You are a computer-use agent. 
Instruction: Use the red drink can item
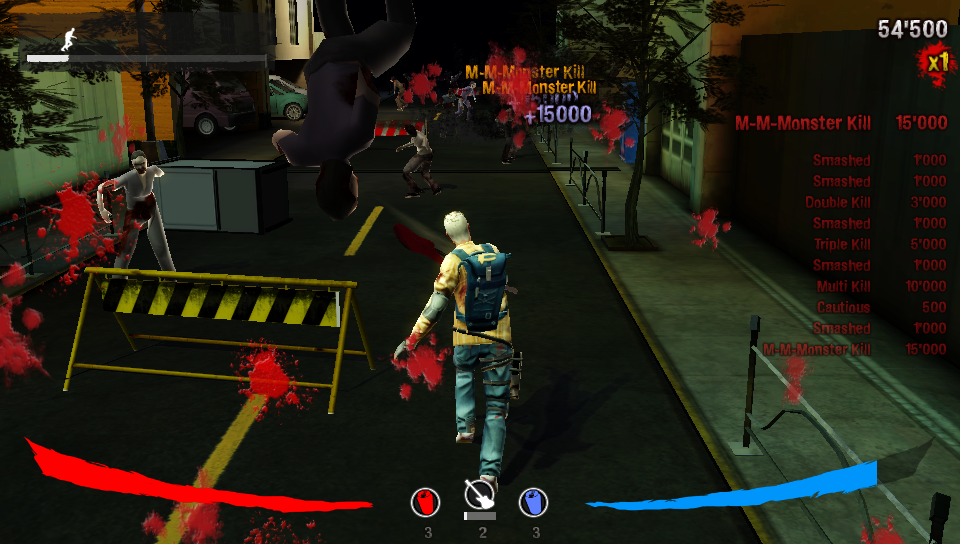point(427,501)
